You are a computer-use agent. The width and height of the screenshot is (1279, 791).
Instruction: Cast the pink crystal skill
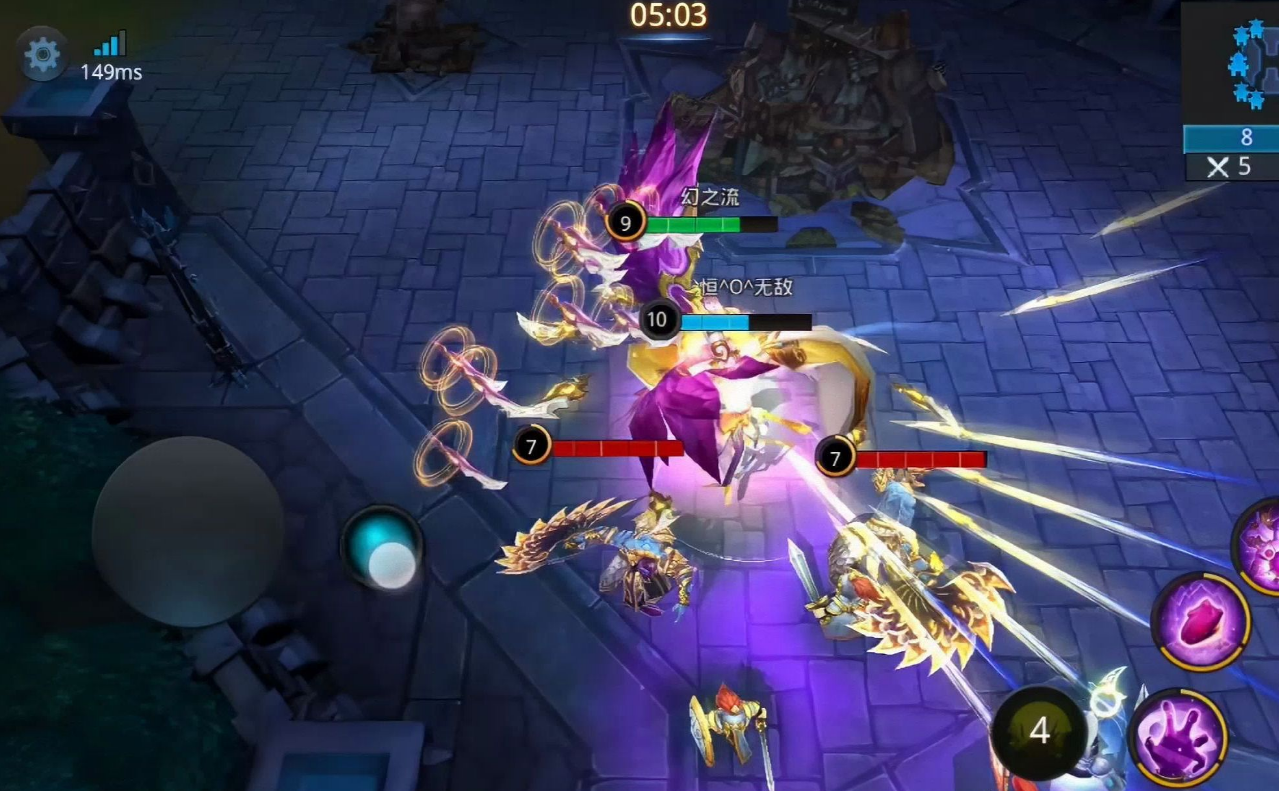(1200, 622)
